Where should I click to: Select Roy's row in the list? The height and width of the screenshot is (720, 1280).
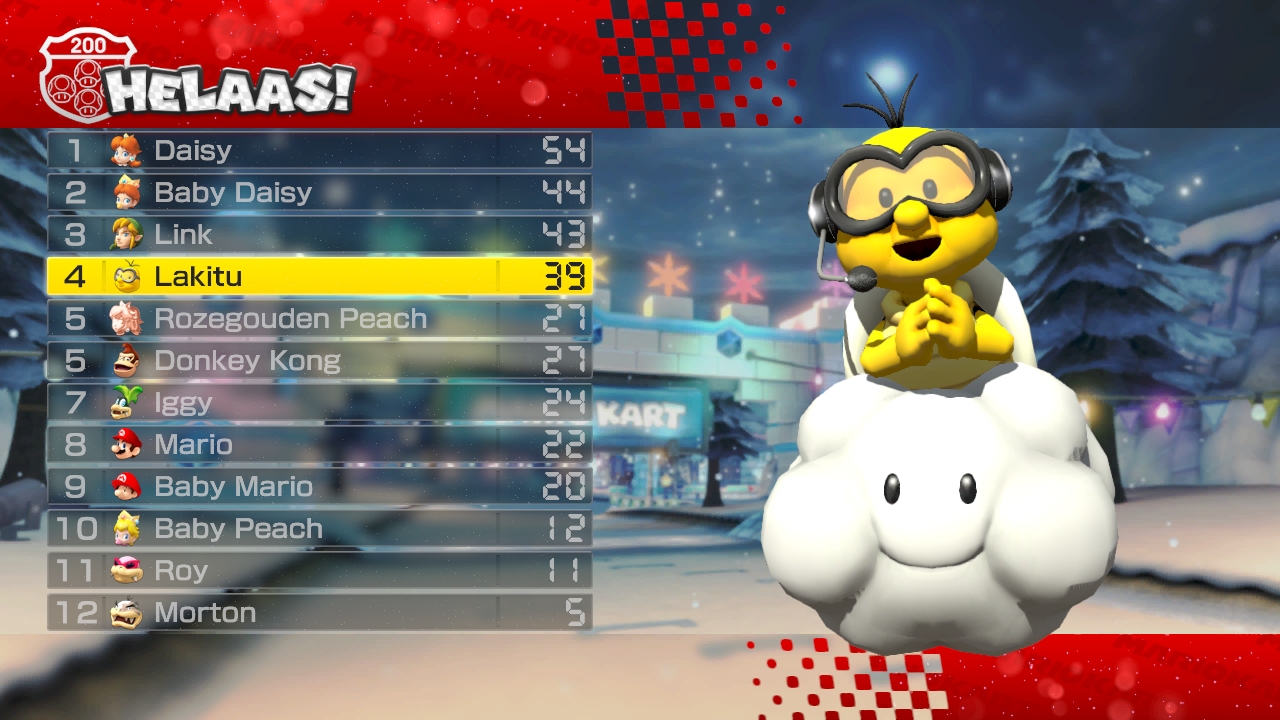tap(320, 570)
